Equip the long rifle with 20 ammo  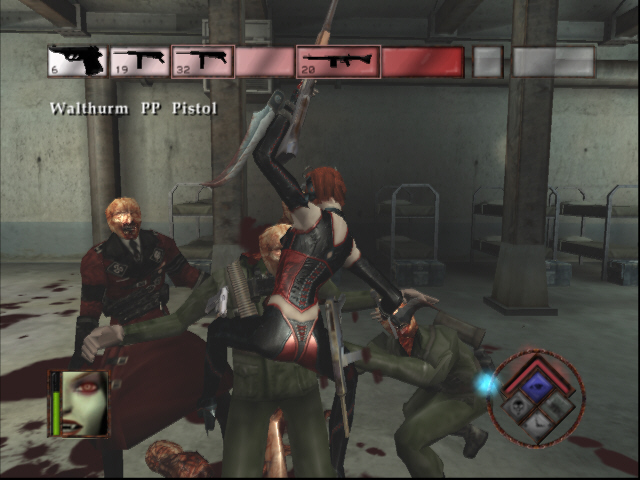[x=338, y=62]
